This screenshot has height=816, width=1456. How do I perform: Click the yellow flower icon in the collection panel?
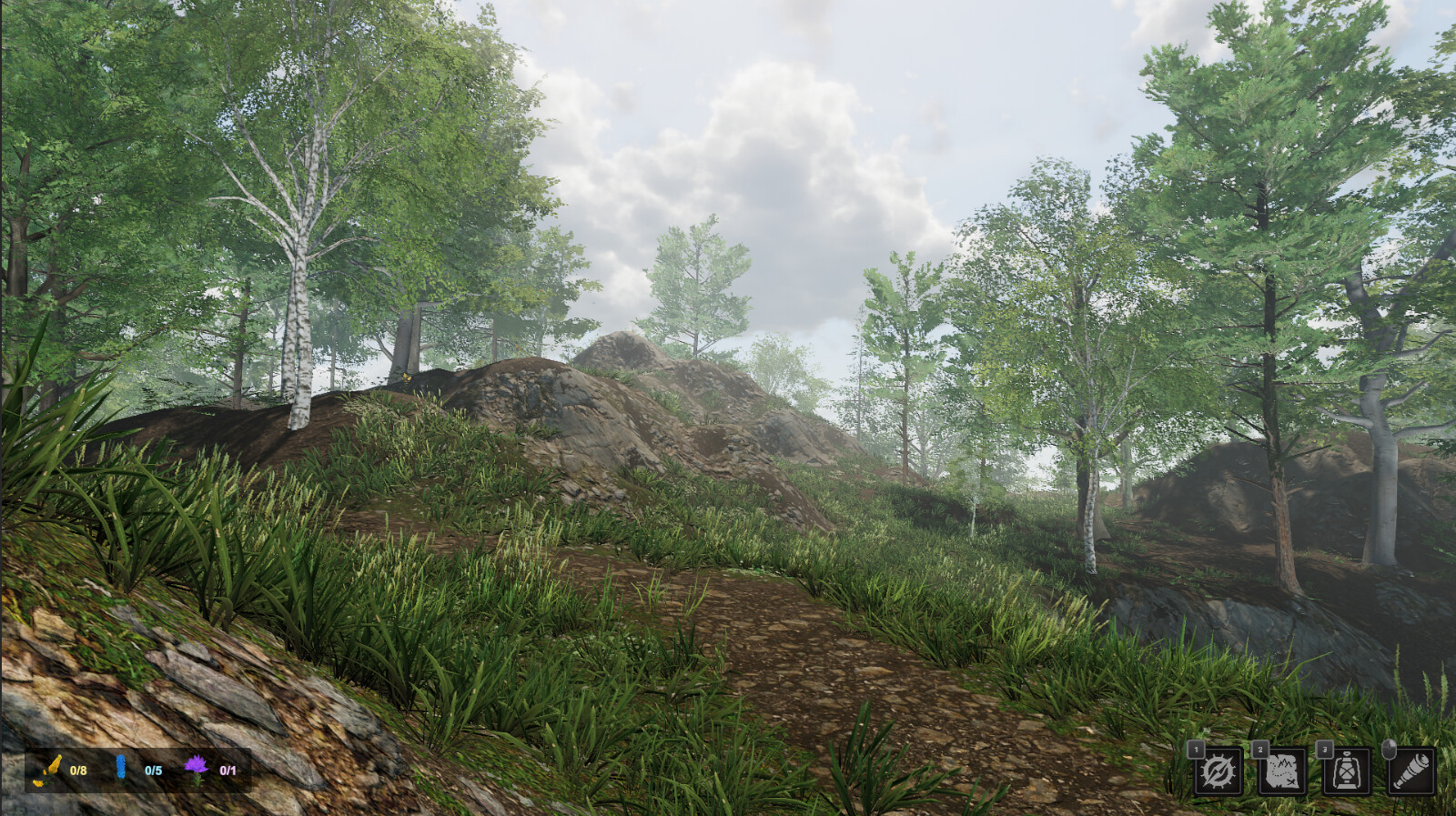point(53,771)
